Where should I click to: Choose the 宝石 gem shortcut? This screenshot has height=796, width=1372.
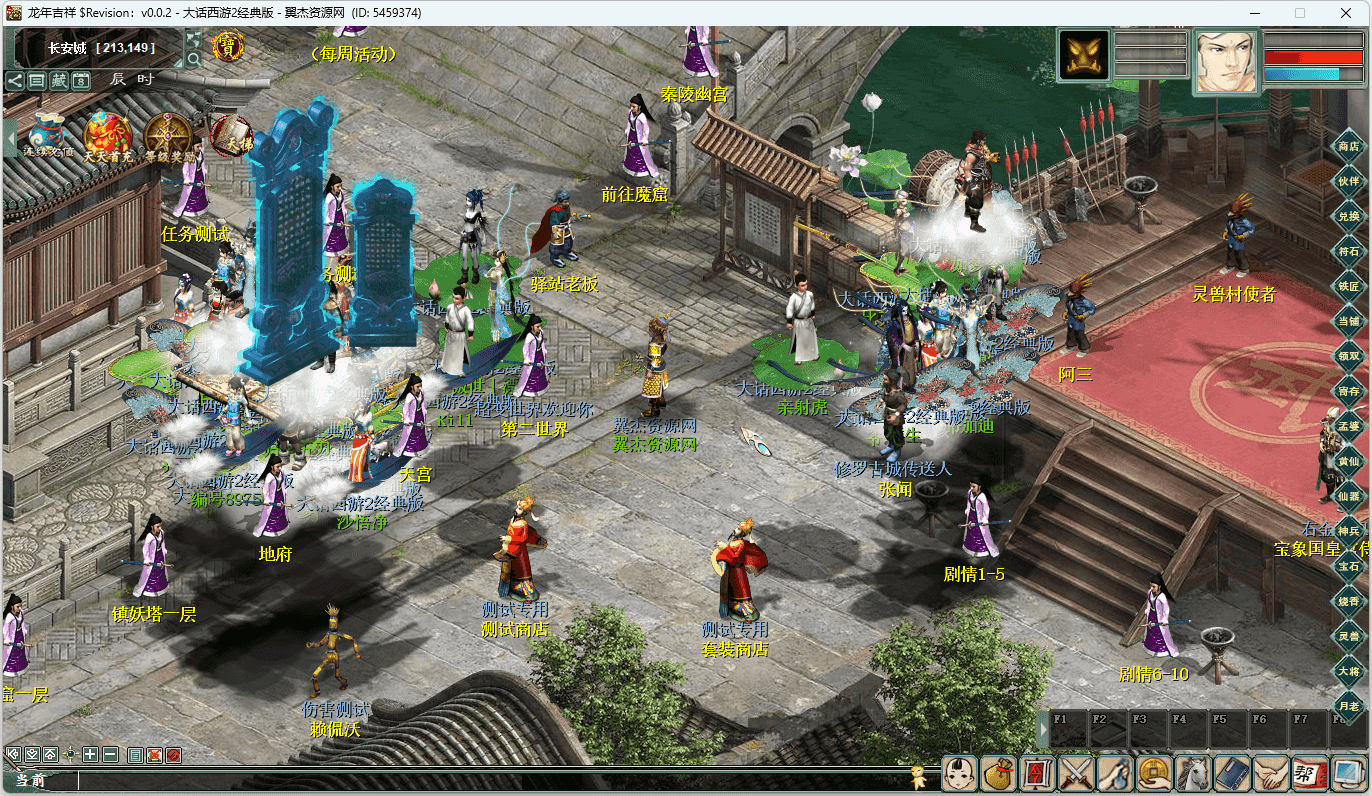1349,566
